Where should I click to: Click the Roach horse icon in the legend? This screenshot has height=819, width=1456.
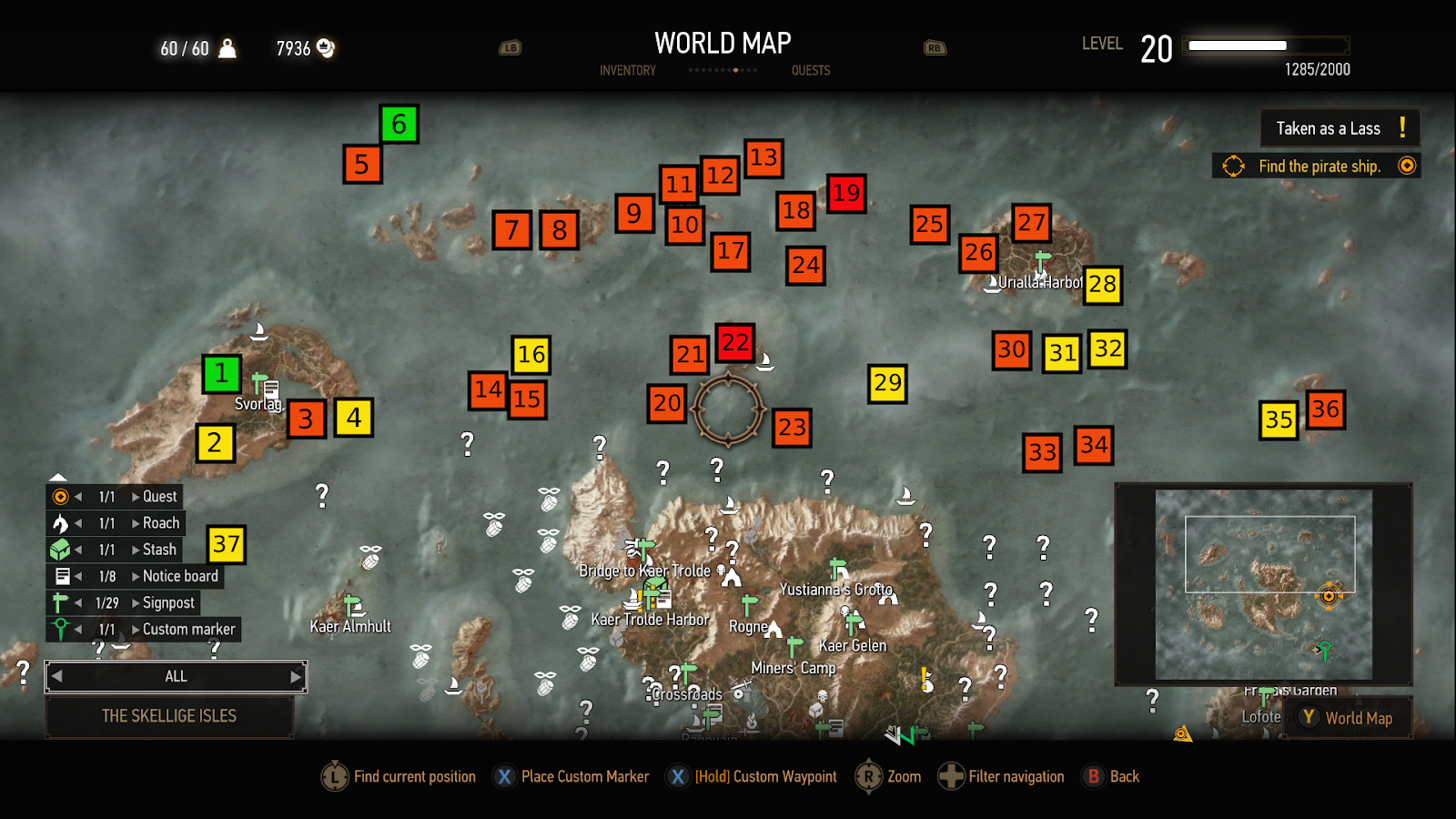tap(61, 523)
